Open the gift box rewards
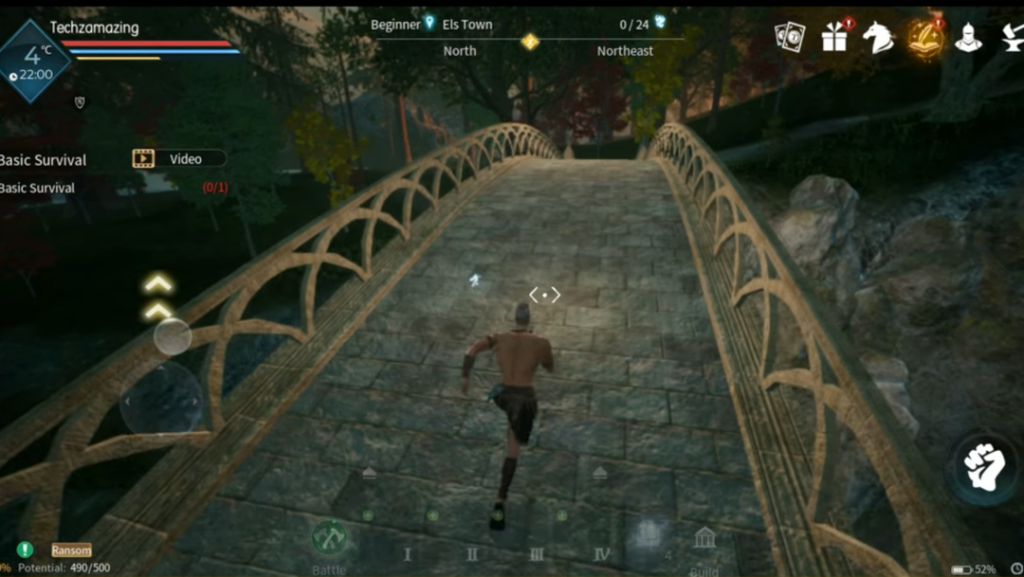The image size is (1024, 577). click(x=834, y=37)
